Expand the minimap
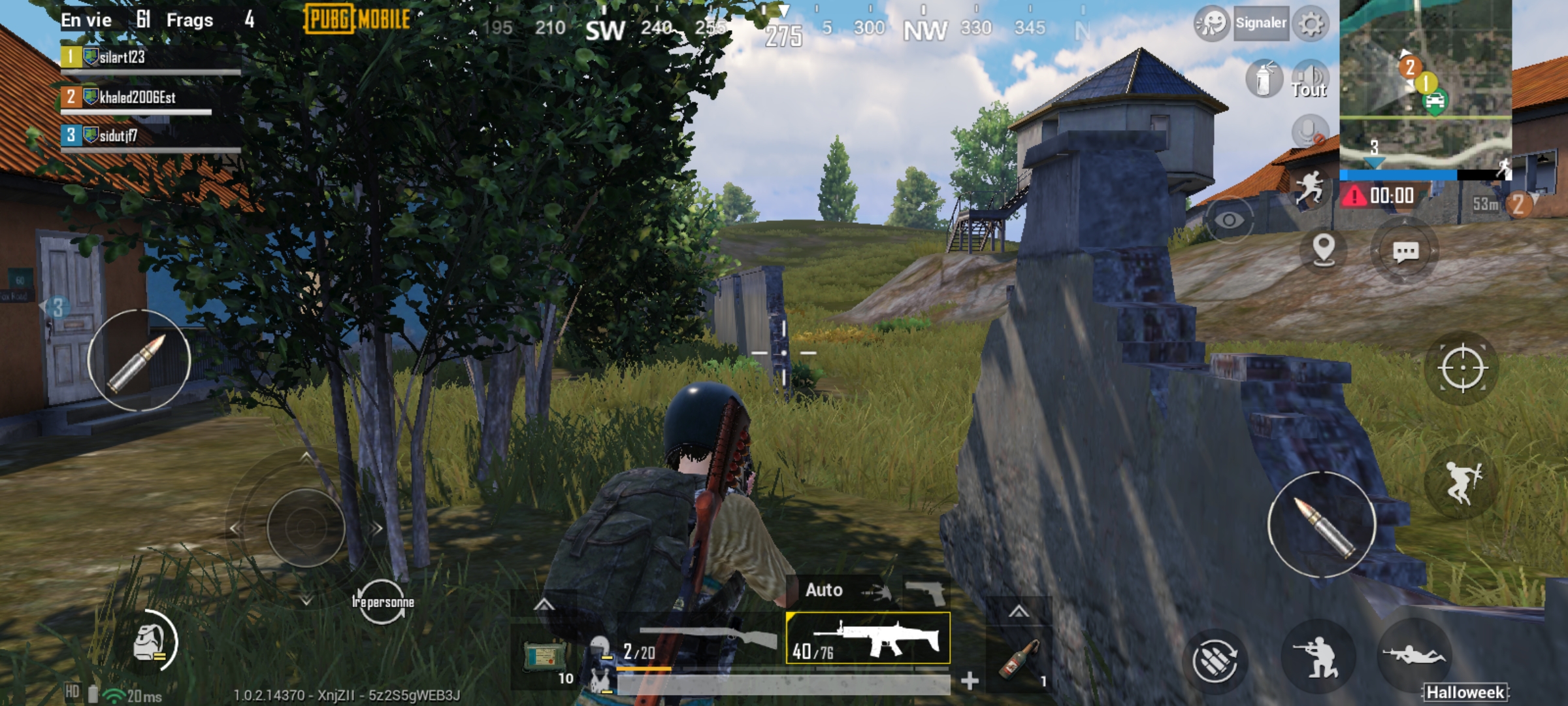This screenshot has width=1568, height=706. [1425, 85]
